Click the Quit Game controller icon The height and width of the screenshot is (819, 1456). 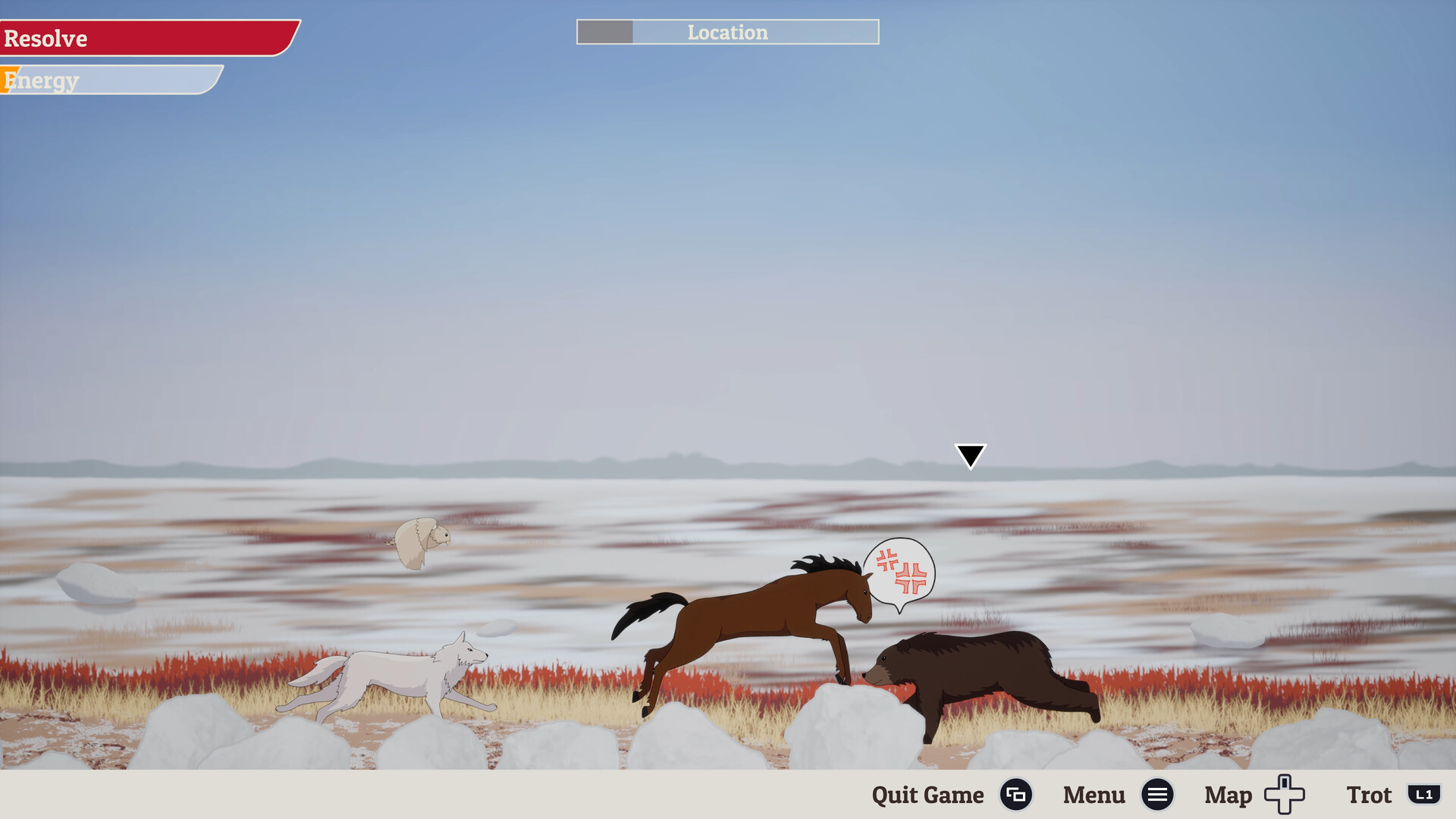point(1016,795)
